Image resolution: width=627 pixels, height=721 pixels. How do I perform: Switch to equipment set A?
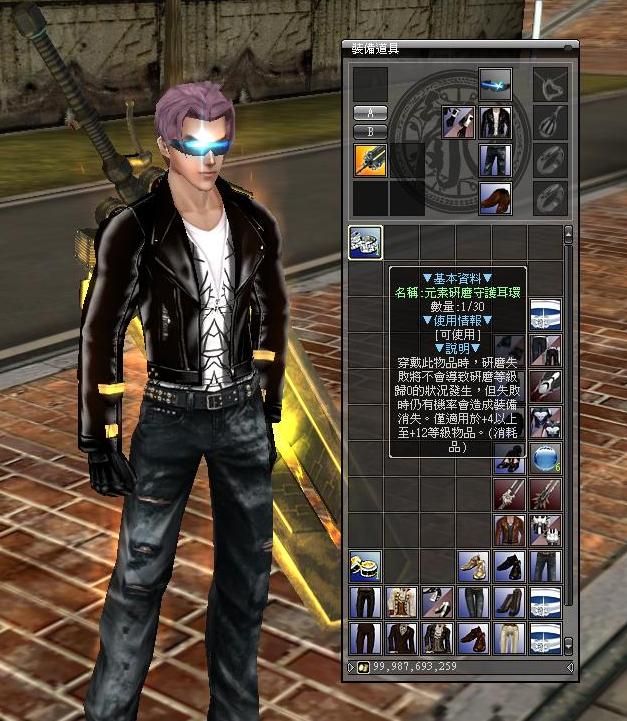371,112
